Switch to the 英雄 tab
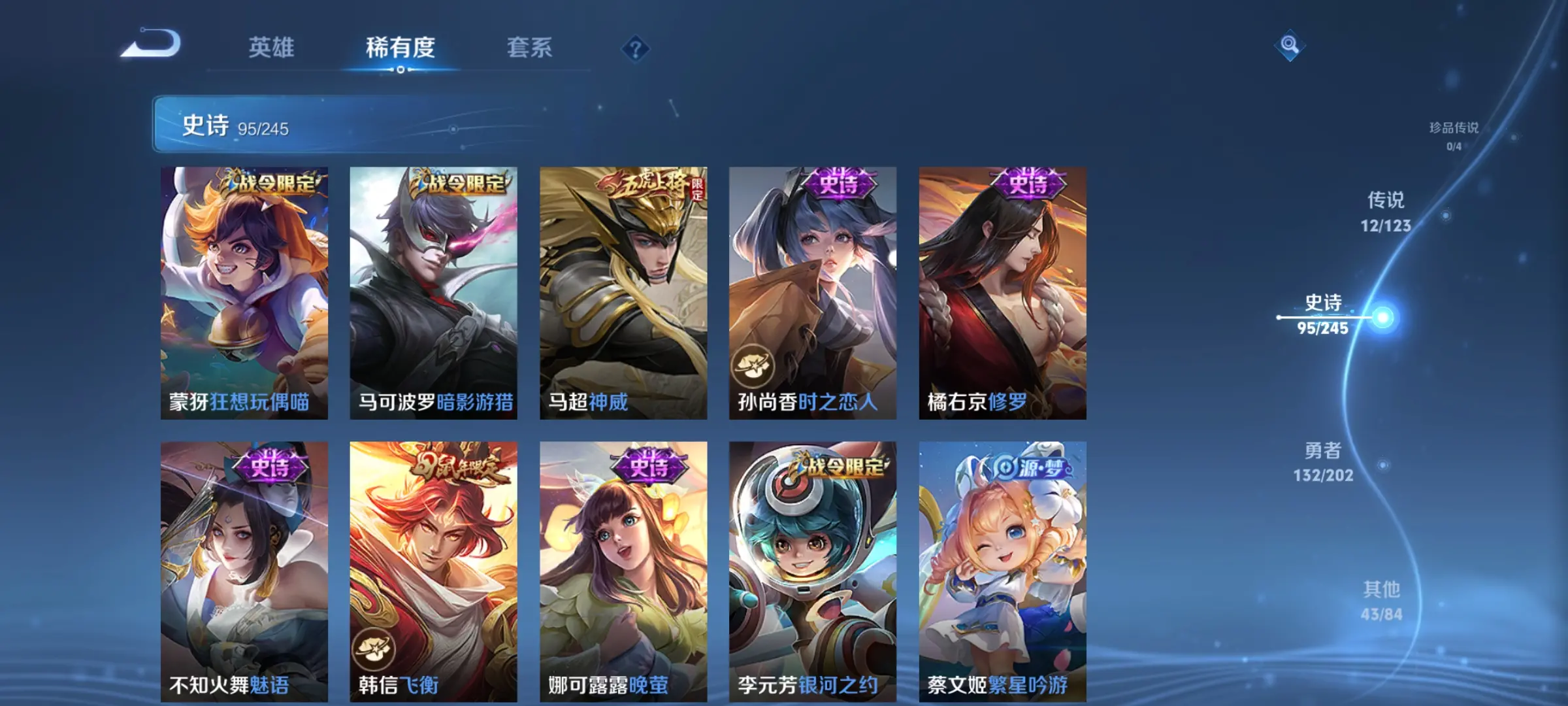Image resolution: width=1568 pixels, height=706 pixels. (271, 47)
